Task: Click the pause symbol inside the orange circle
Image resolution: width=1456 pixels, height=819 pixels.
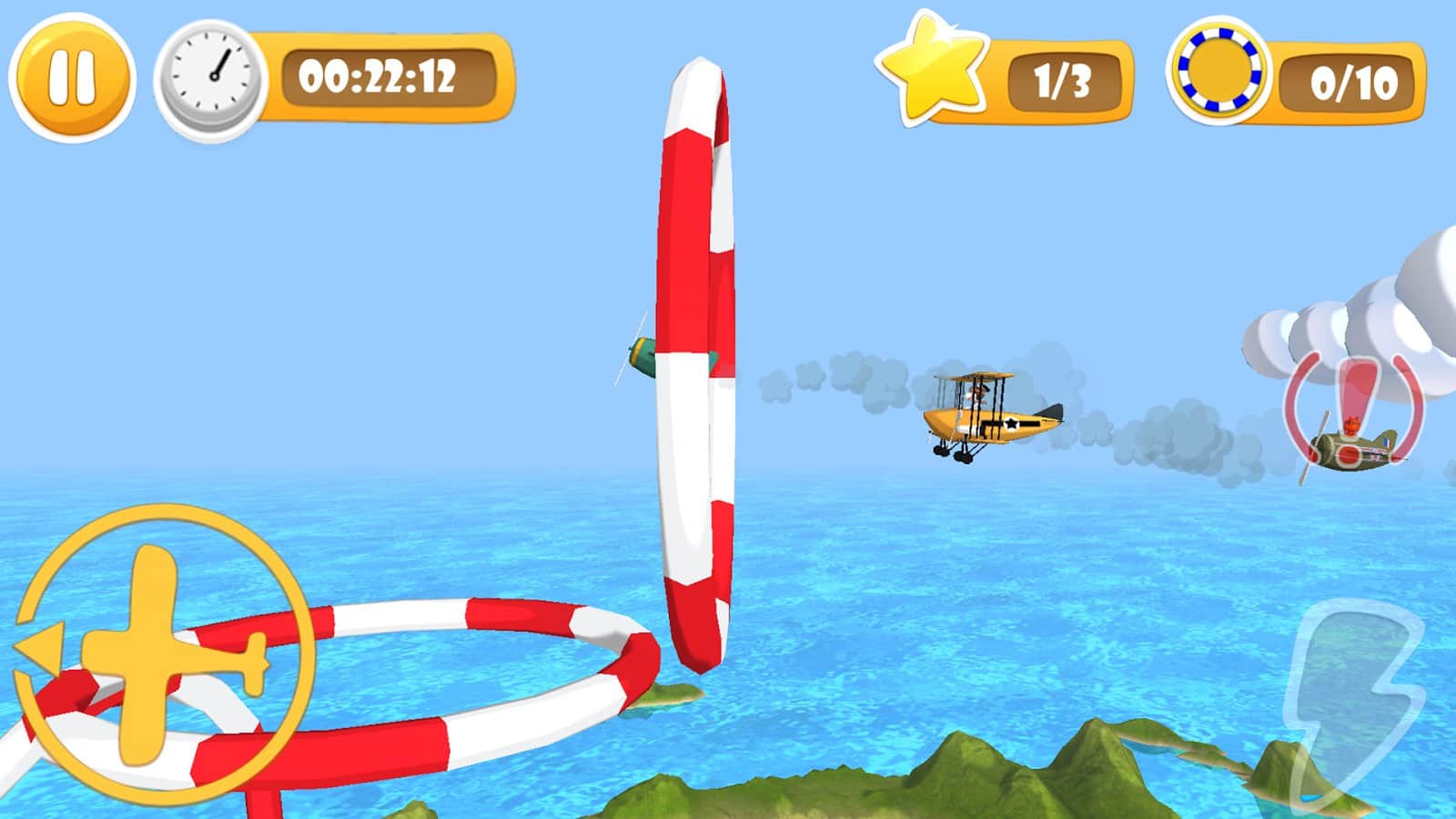Action: point(72,80)
